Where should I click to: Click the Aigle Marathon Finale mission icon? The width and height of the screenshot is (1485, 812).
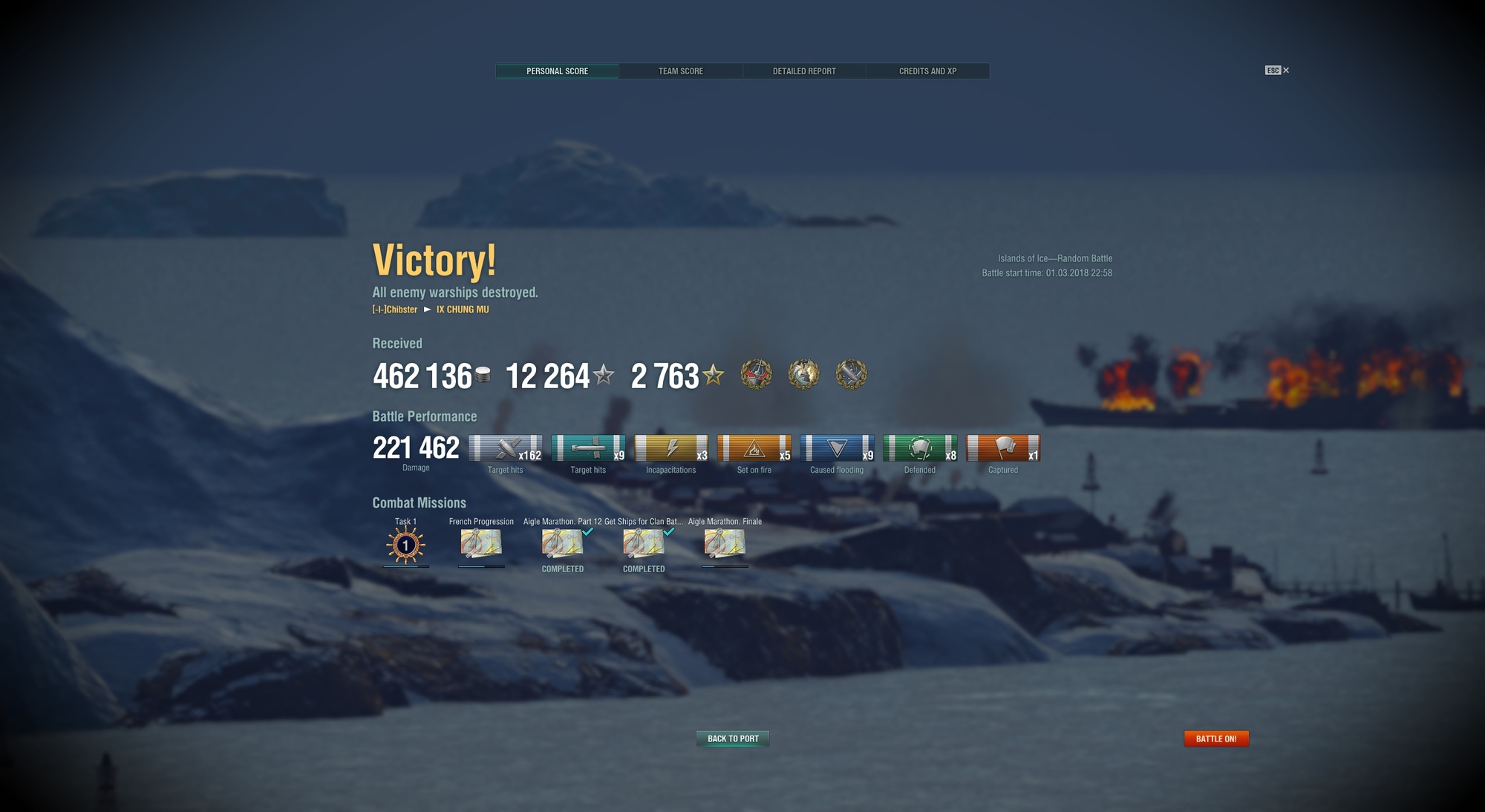(724, 544)
